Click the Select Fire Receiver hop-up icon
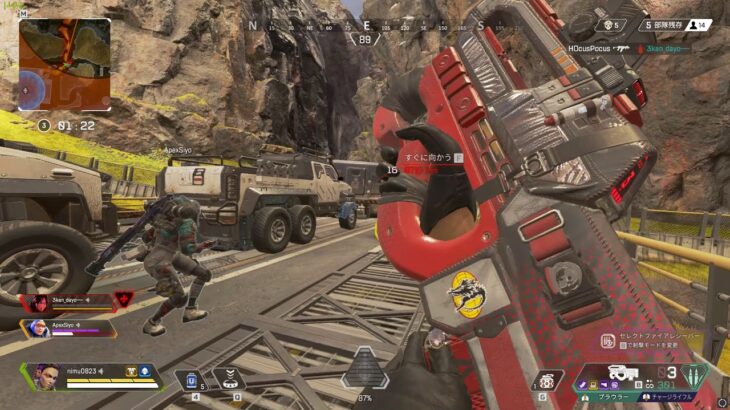 pyautogui.click(x=607, y=341)
